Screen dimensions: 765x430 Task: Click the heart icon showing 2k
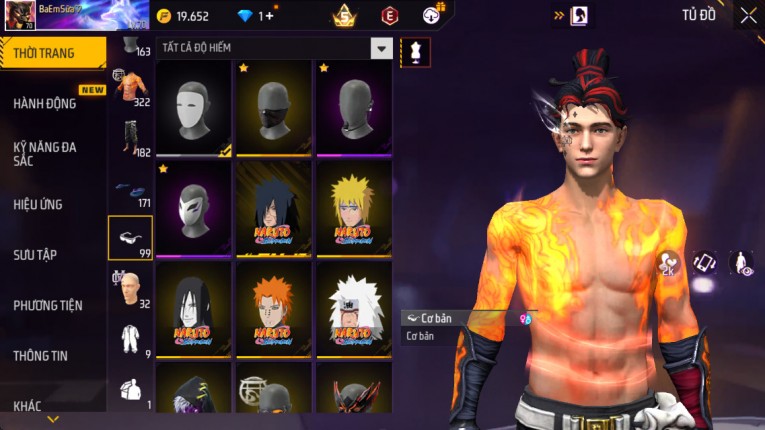tap(669, 263)
